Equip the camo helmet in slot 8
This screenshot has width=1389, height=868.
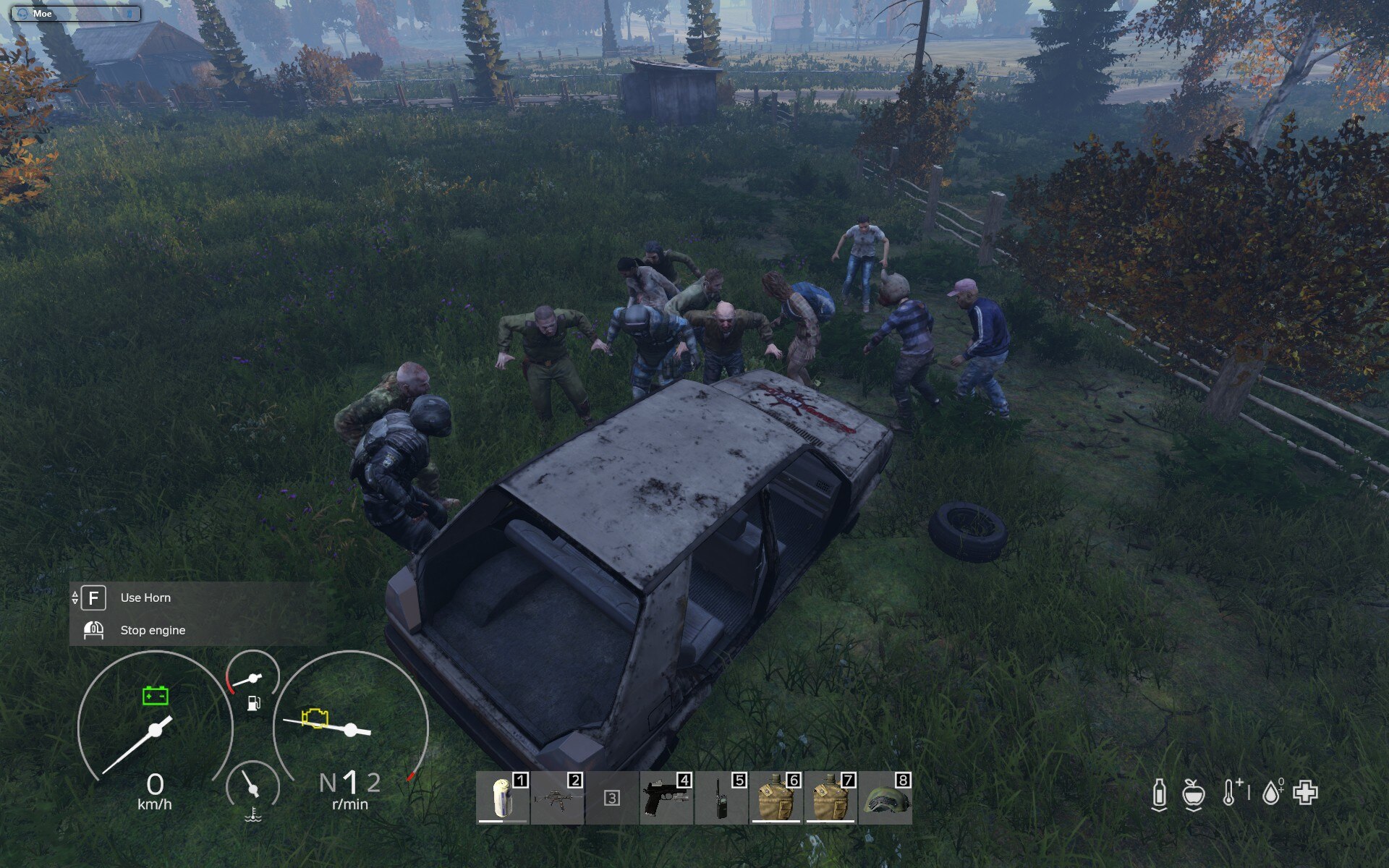click(x=885, y=798)
